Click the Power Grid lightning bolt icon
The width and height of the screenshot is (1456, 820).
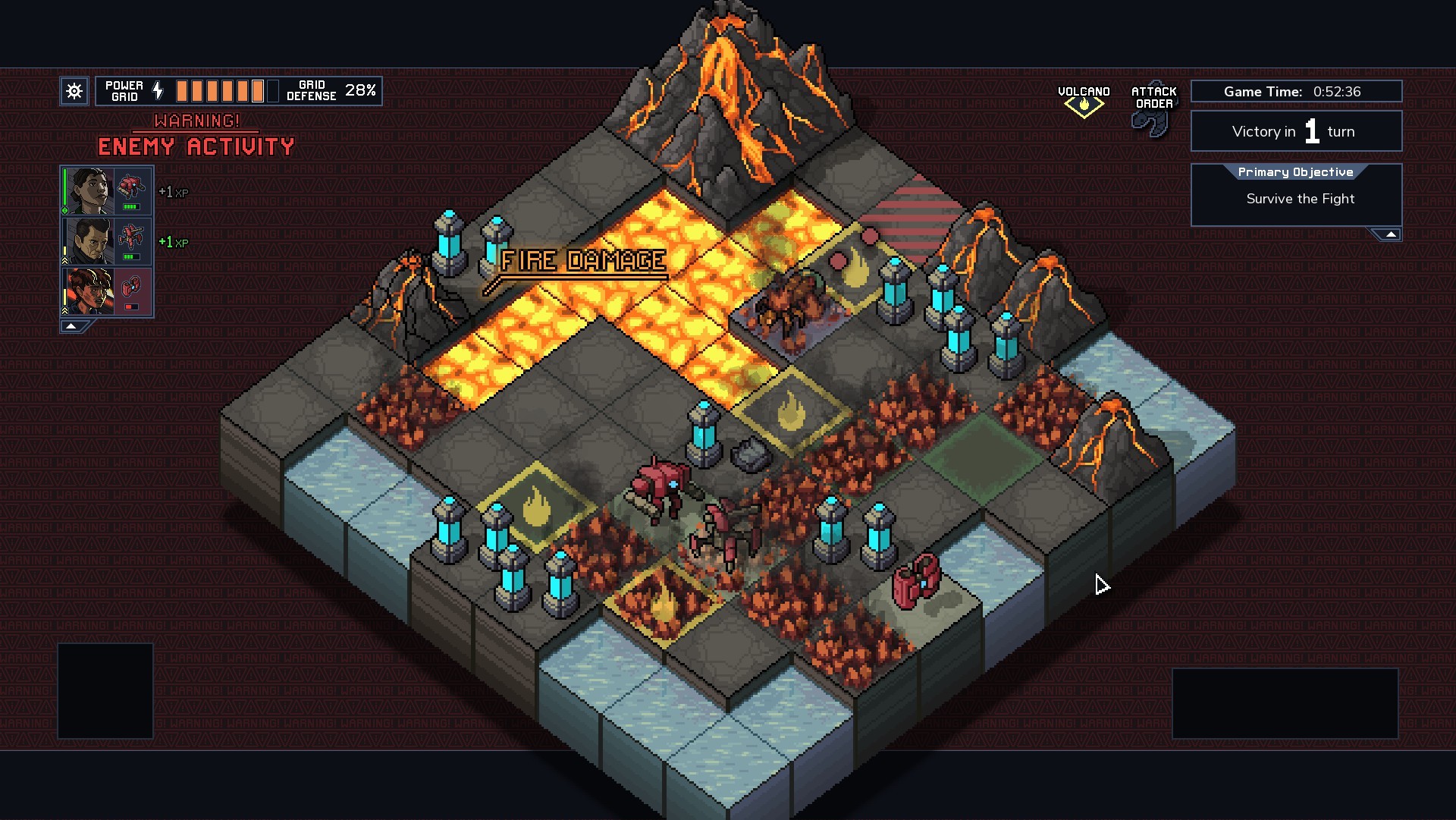pos(158,90)
